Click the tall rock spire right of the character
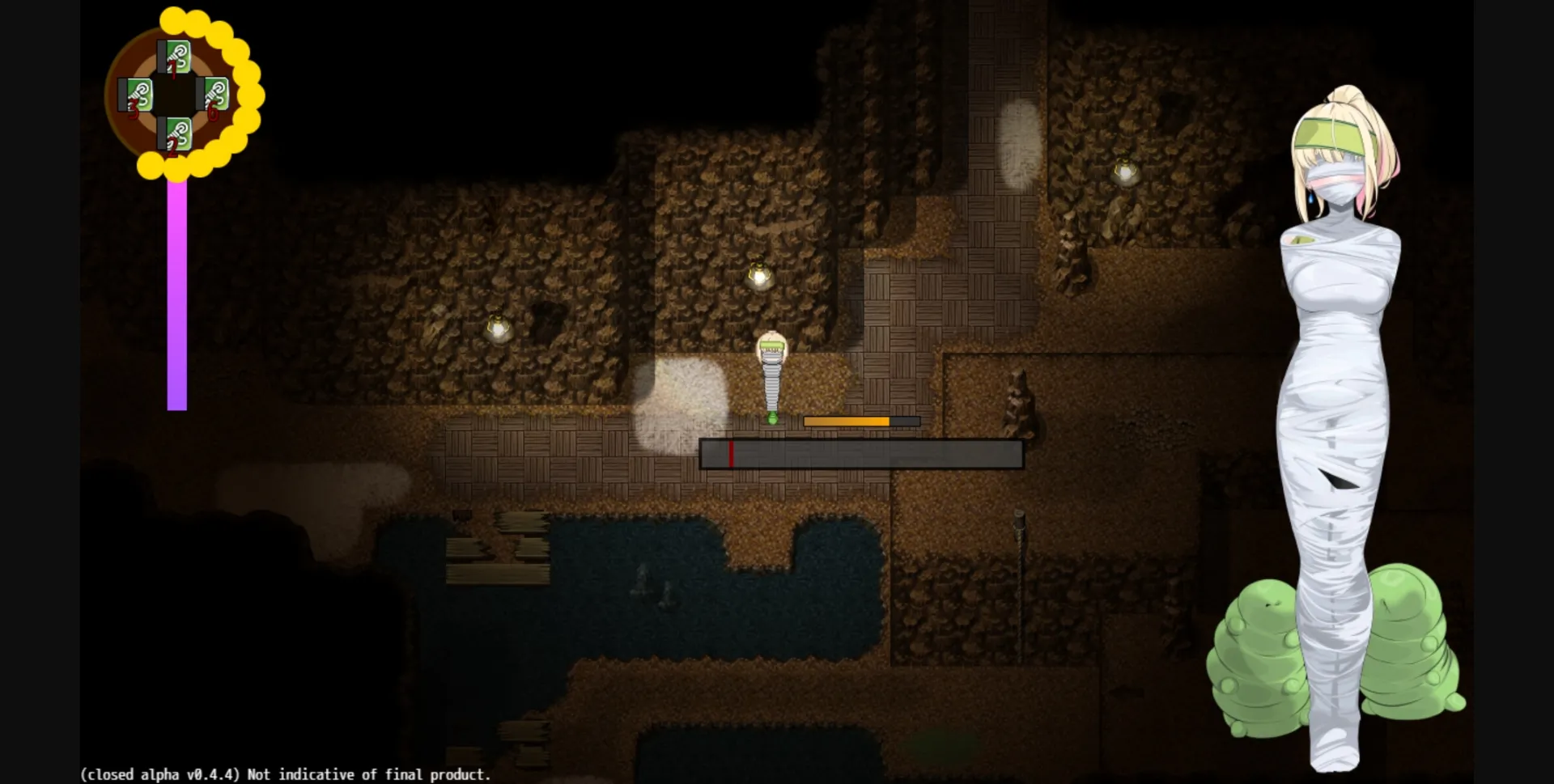This screenshot has width=1554, height=784. click(1018, 405)
